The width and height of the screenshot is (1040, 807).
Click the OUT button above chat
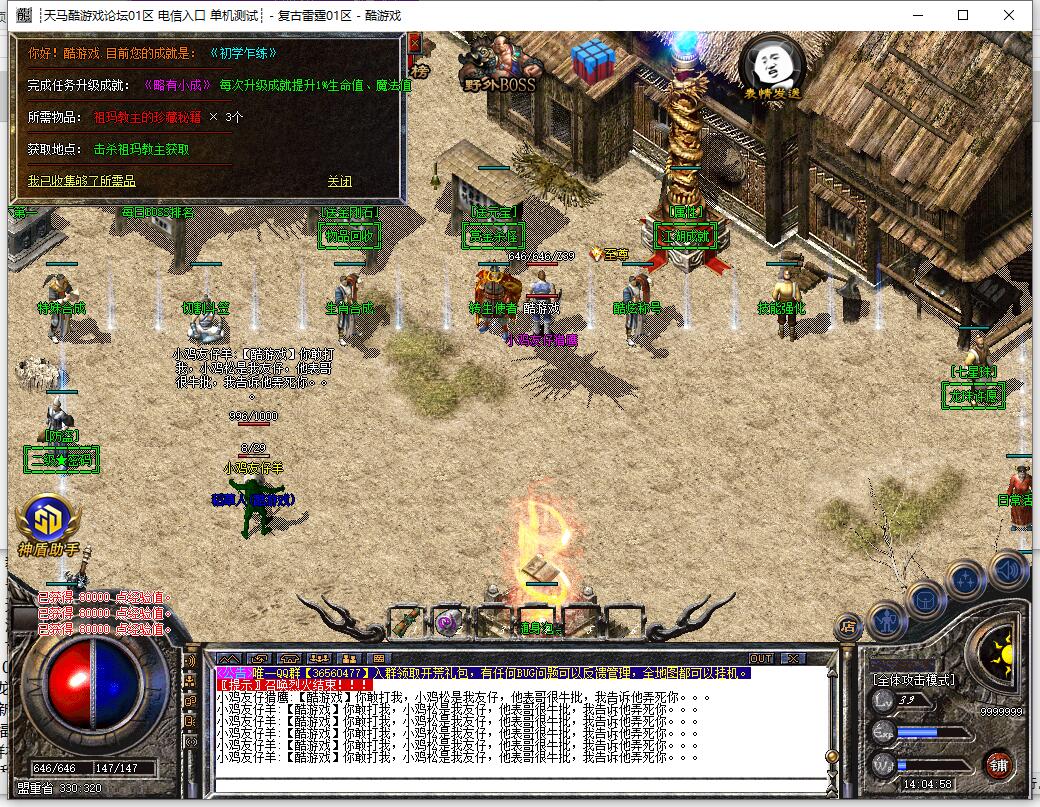click(x=761, y=658)
